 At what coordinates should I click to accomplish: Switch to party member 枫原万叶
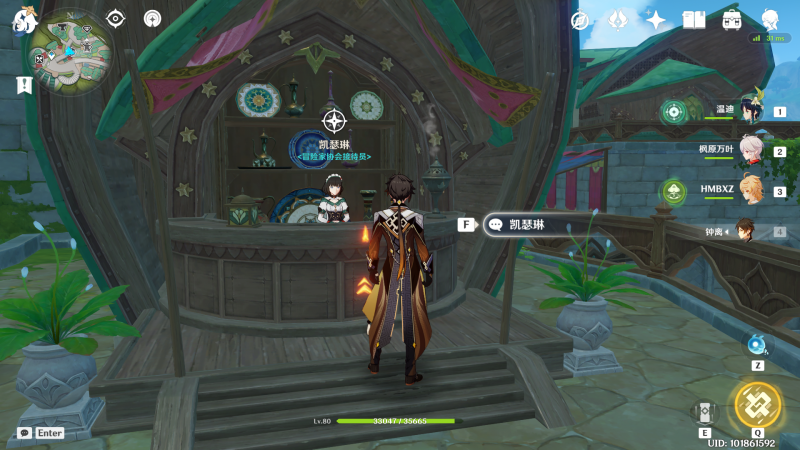coord(749,151)
